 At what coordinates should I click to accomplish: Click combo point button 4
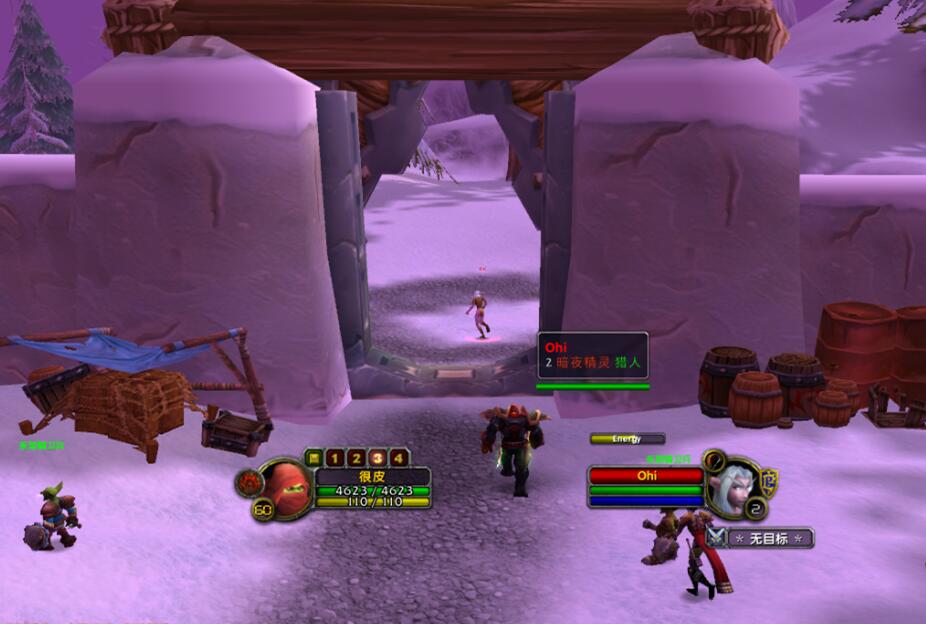399,458
